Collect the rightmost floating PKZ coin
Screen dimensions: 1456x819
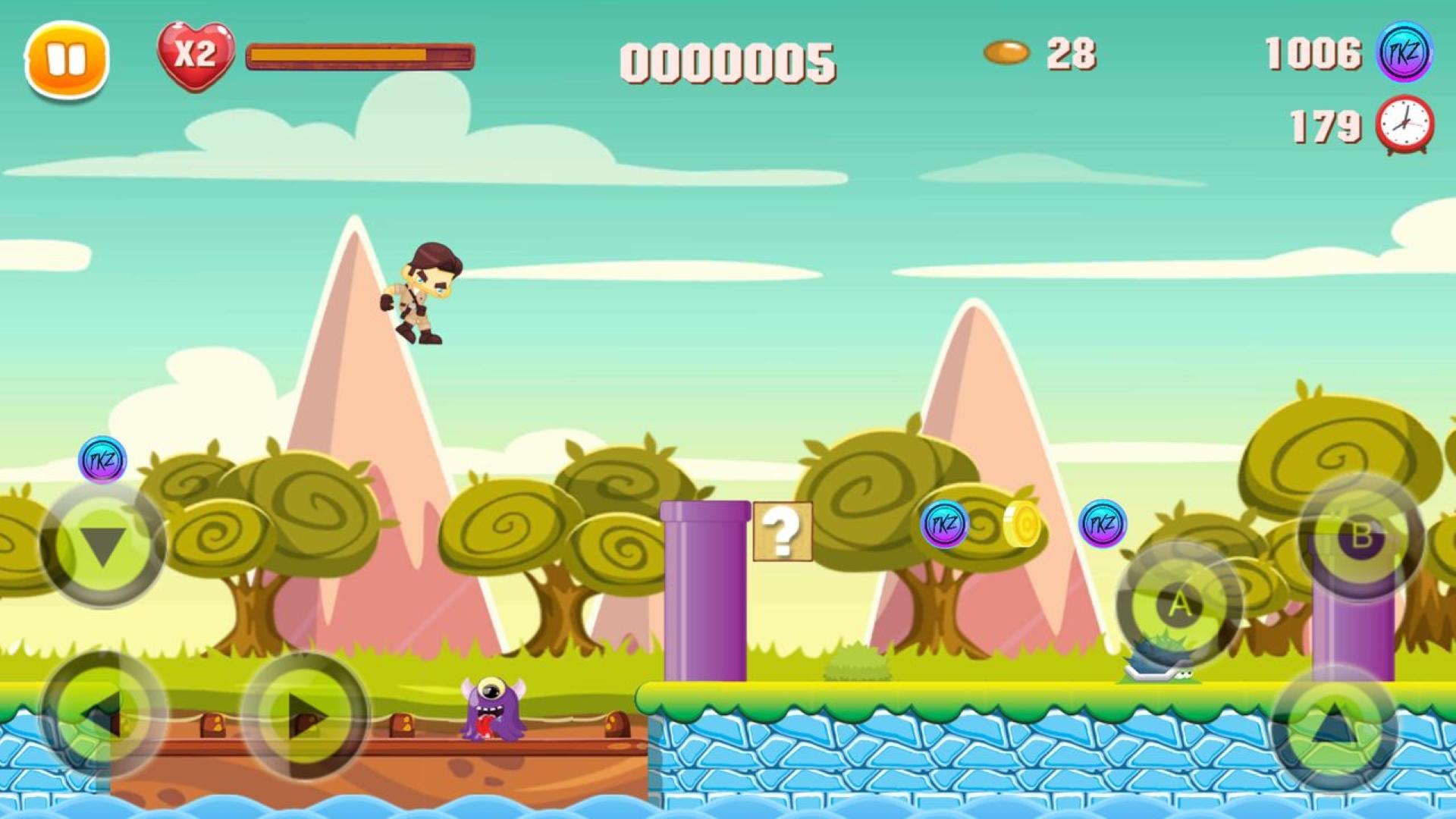[1101, 525]
